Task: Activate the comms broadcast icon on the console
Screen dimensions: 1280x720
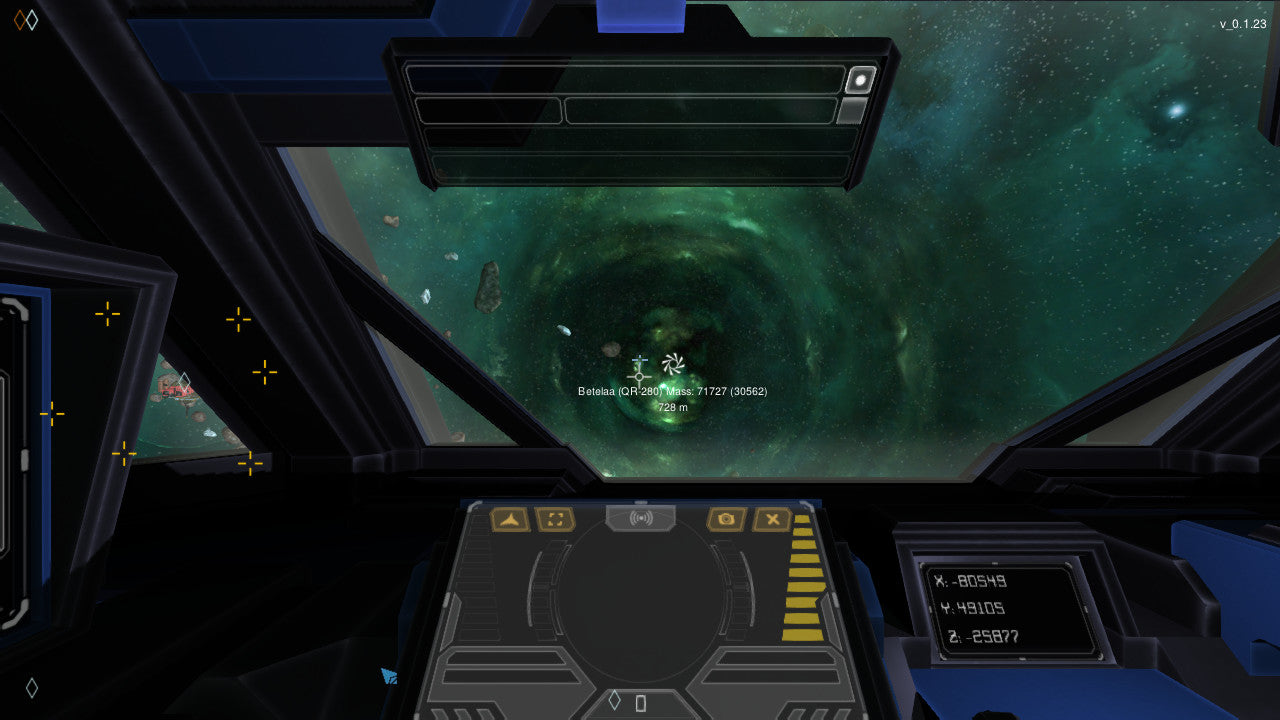Action: tap(641, 518)
